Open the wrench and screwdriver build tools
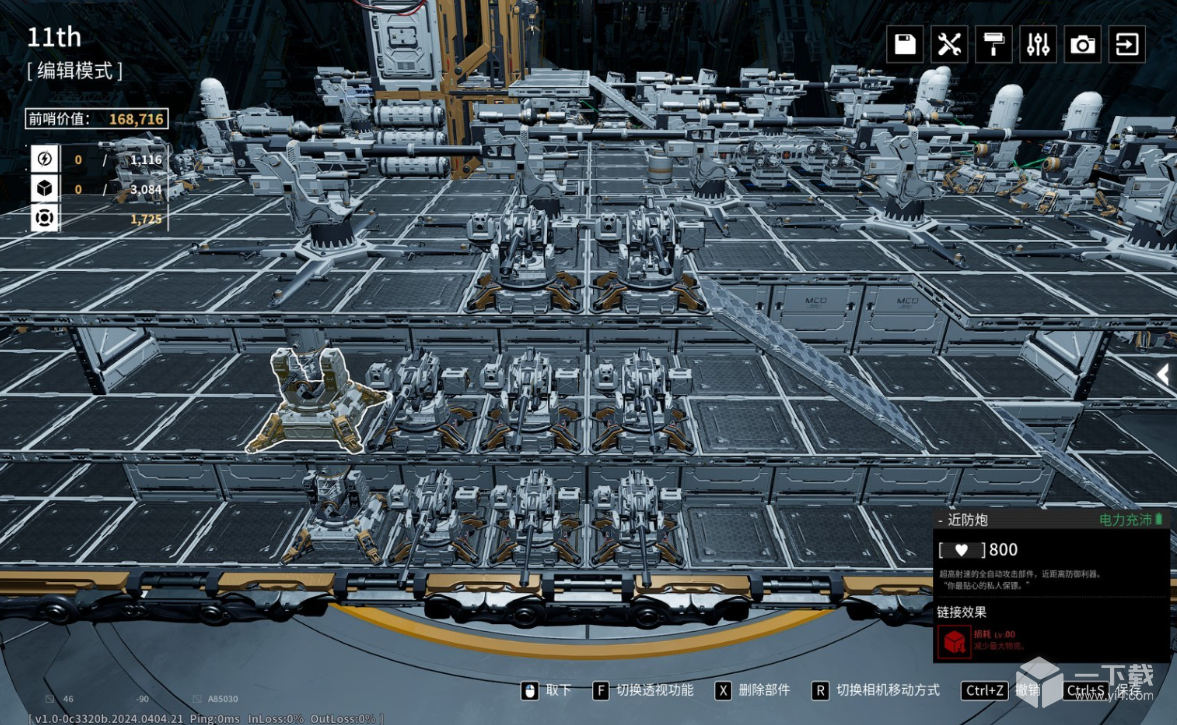Screen dimensions: 1177x725 (949, 45)
